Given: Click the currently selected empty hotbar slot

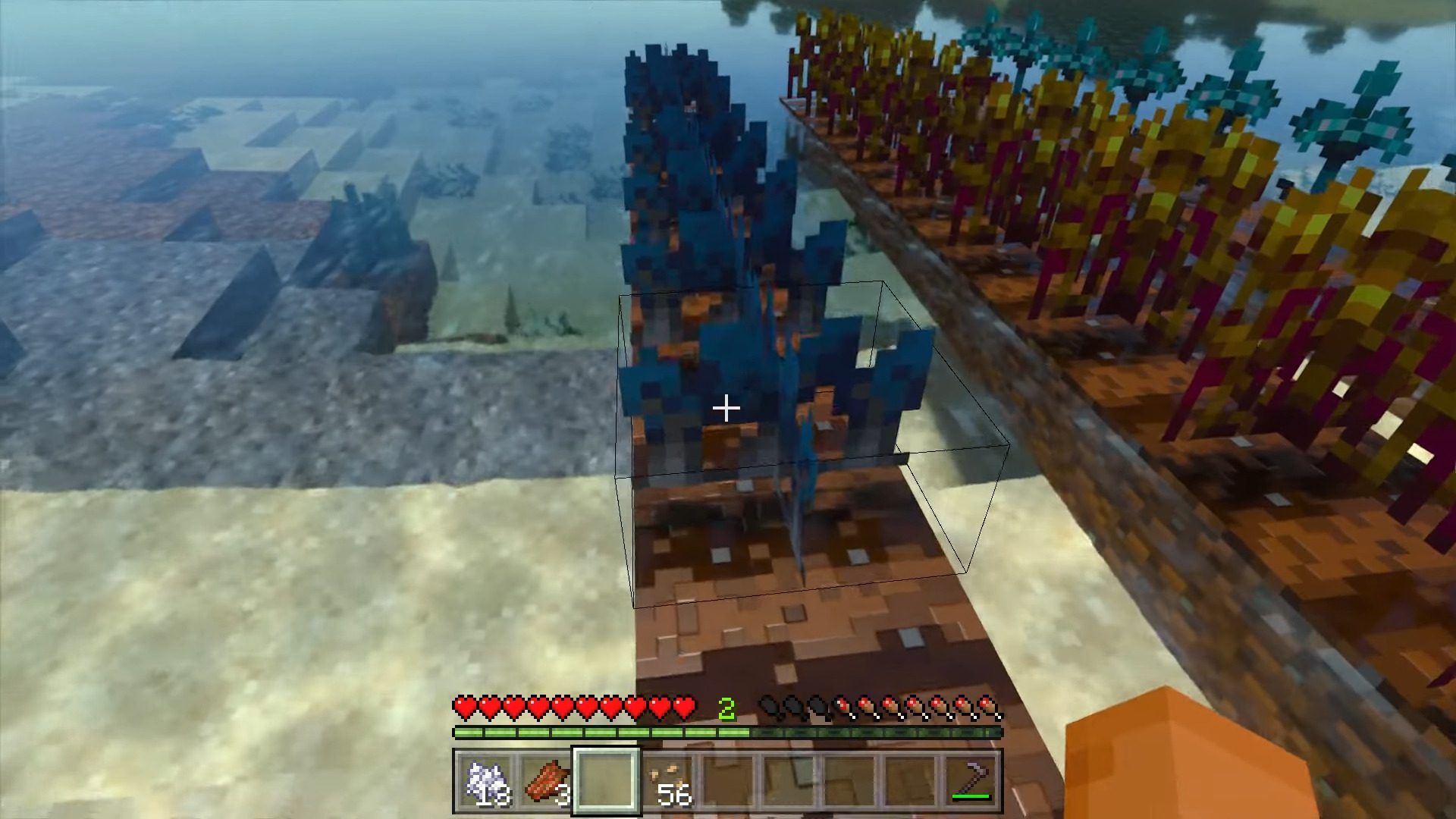Looking at the screenshot, I should (x=607, y=781).
